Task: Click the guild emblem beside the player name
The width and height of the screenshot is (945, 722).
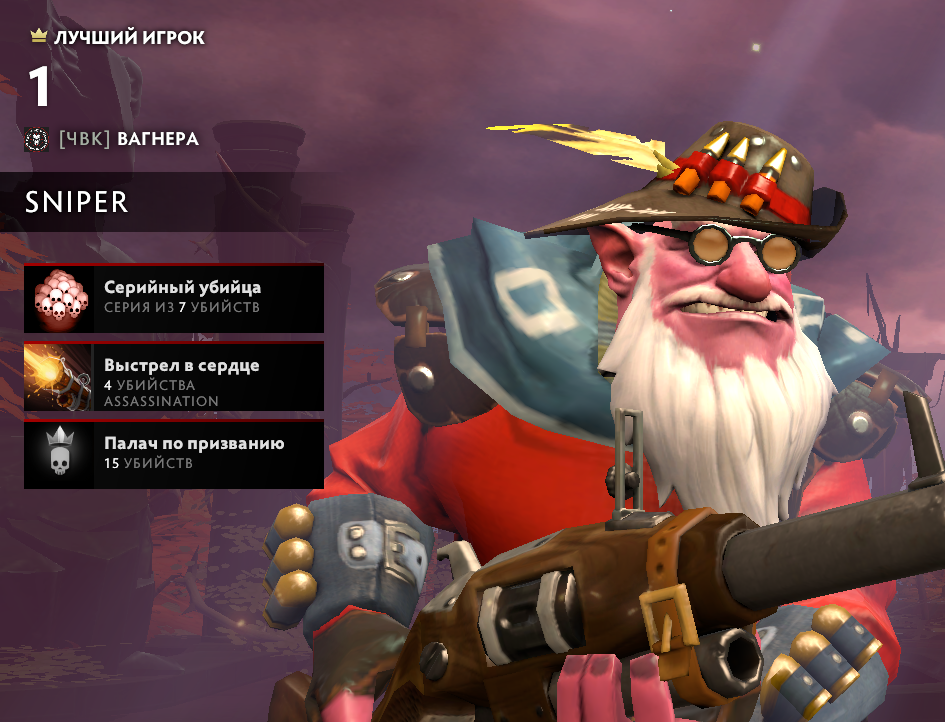Action: 37,139
